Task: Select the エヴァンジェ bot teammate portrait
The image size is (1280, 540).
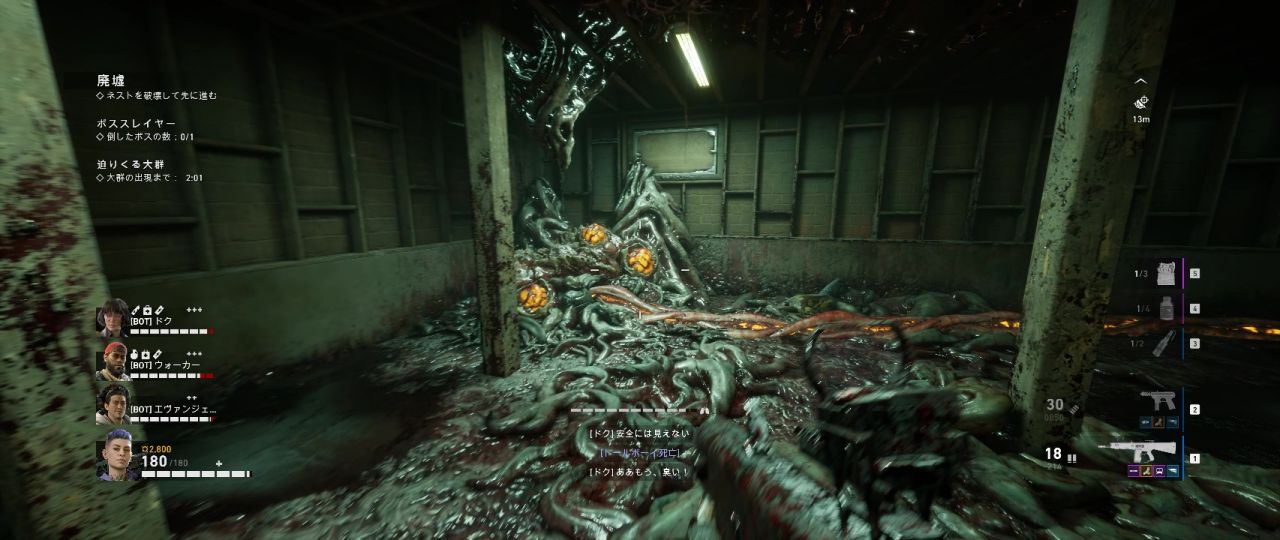Action: click(111, 405)
